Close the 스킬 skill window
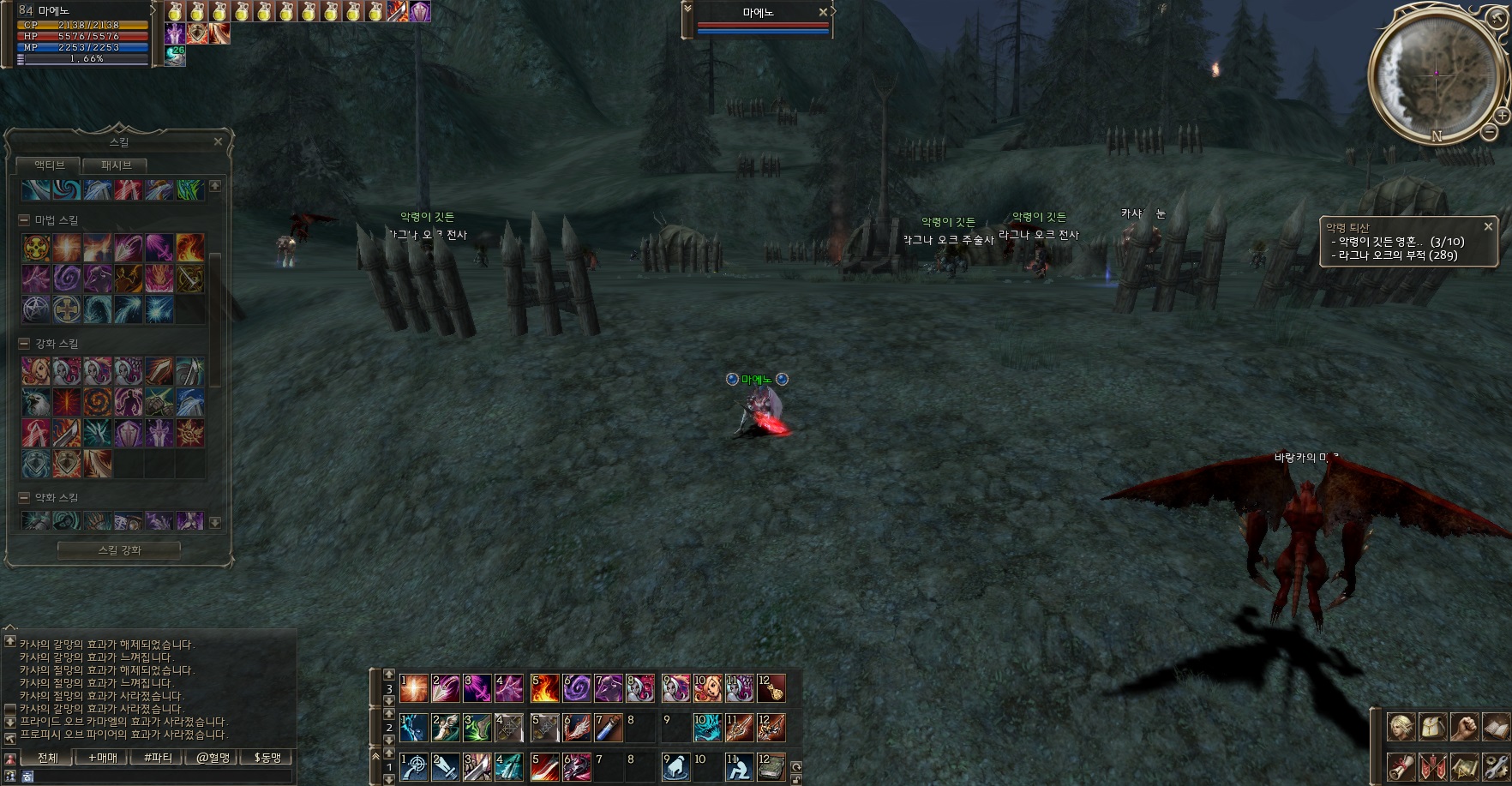The height and width of the screenshot is (786, 1512). click(218, 141)
